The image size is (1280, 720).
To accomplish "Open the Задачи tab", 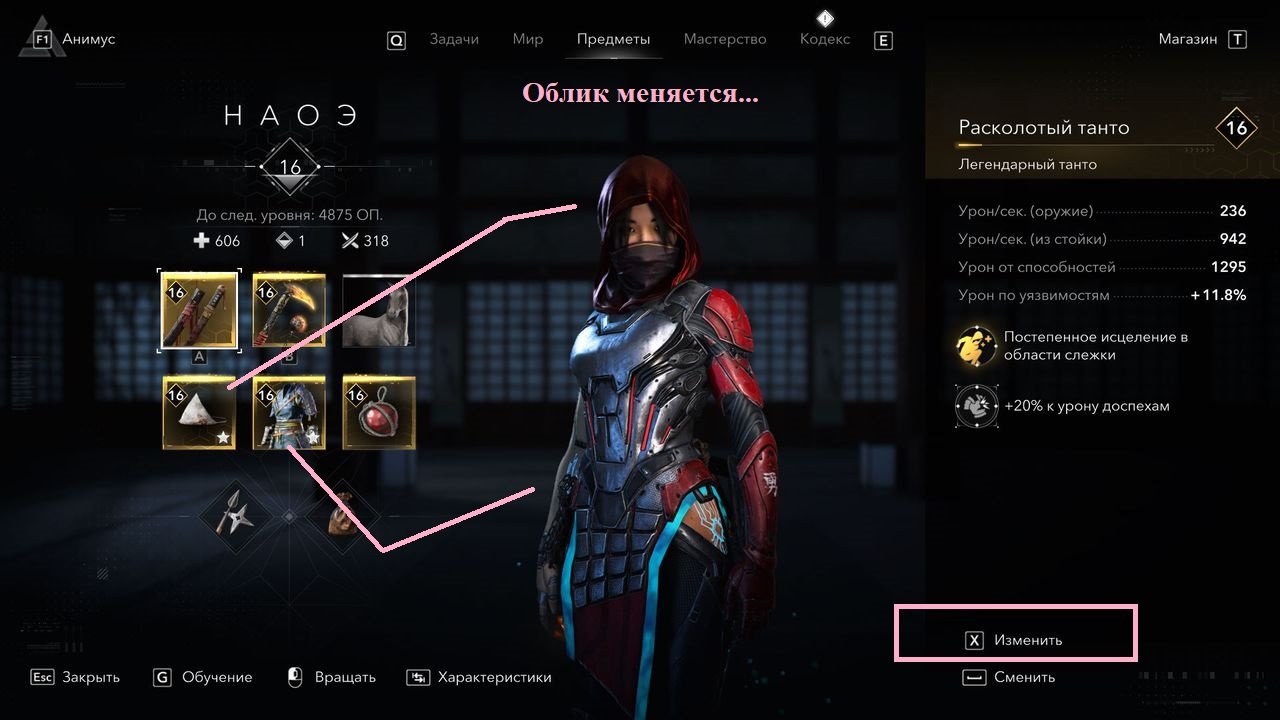I will 454,39.
